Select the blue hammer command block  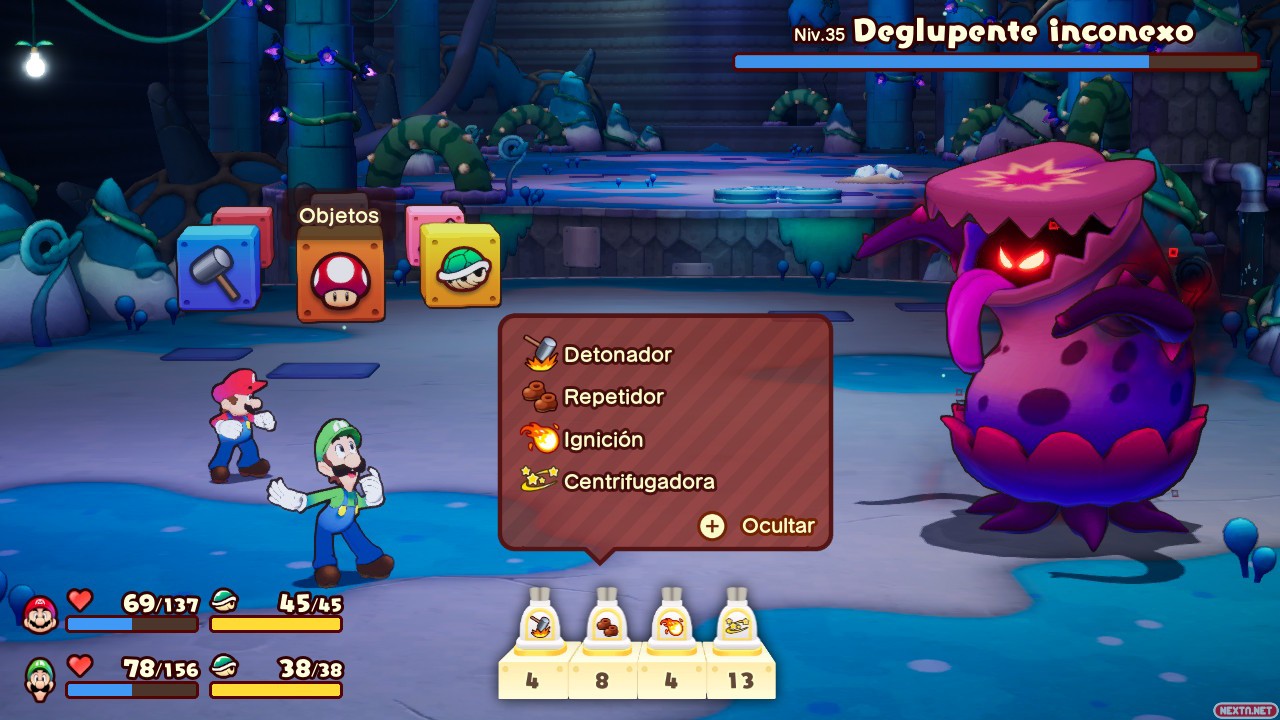(218, 268)
